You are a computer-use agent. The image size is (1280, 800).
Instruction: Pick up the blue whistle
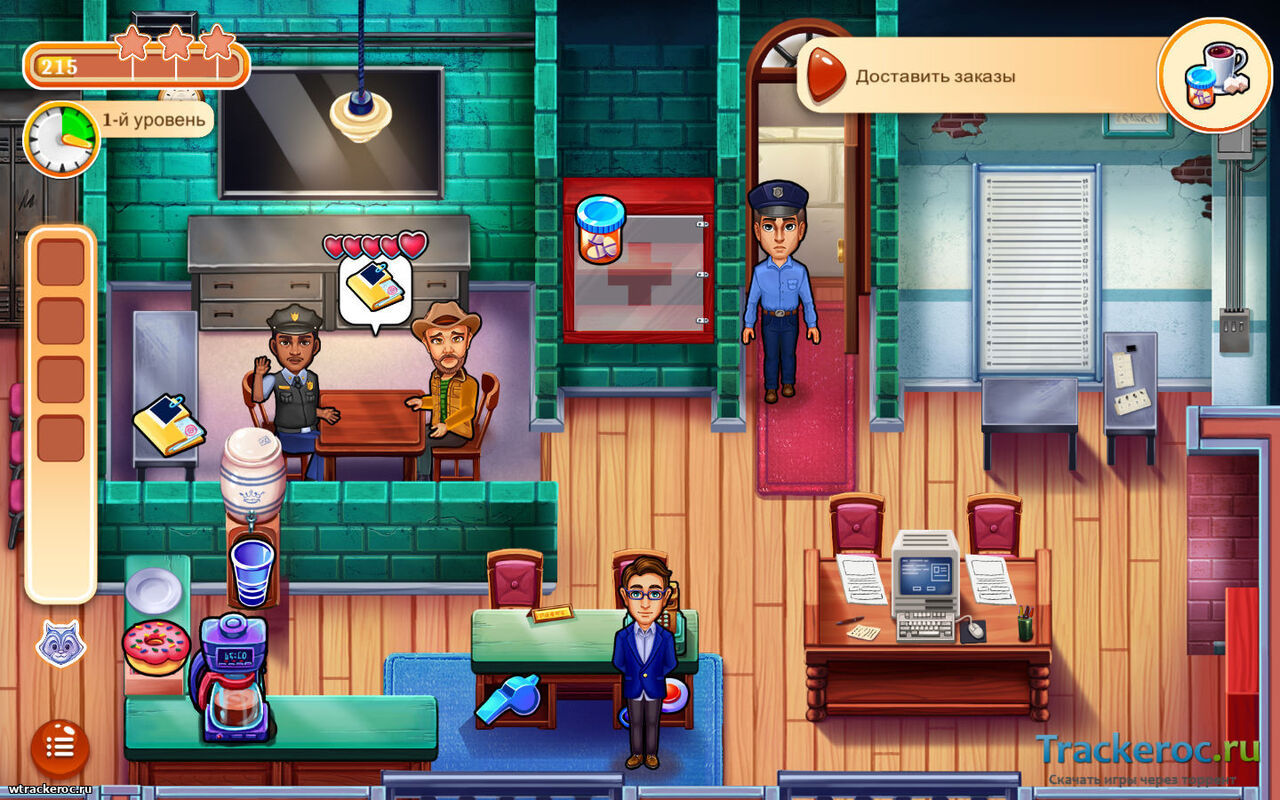tap(508, 699)
